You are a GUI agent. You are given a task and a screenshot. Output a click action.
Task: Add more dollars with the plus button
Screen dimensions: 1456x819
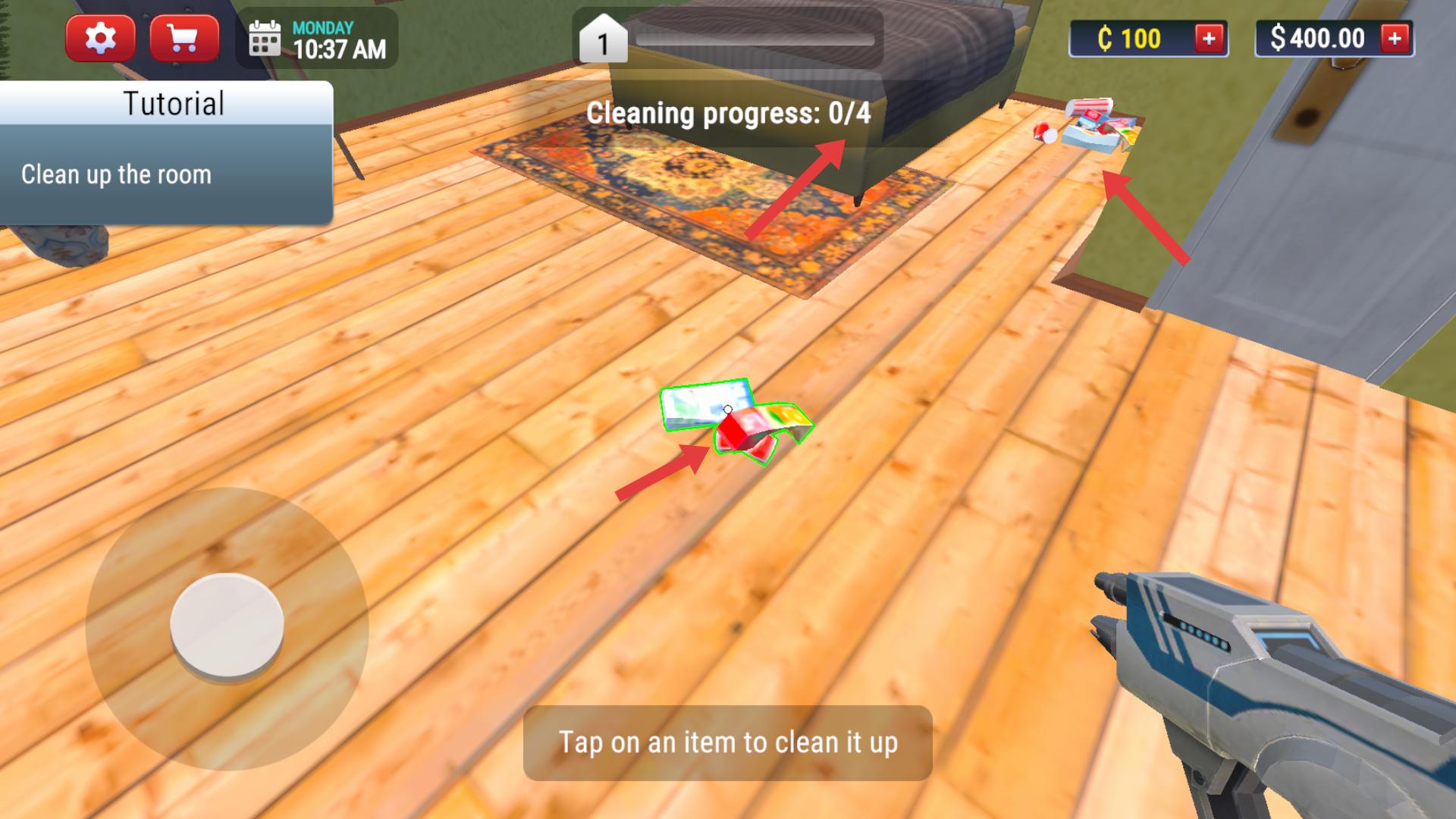pos(1395,38)
